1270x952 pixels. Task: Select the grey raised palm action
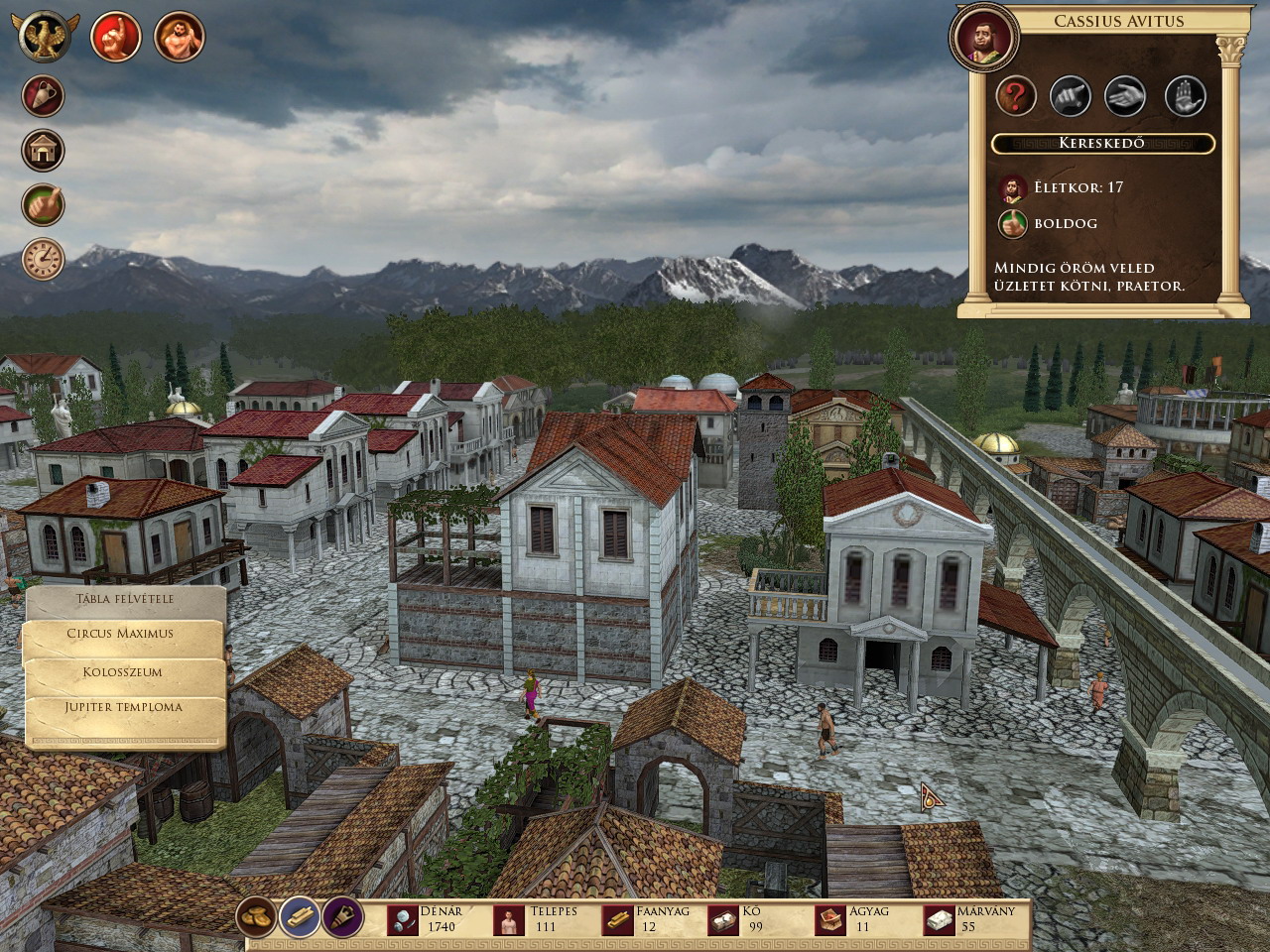coord(1185,97)
